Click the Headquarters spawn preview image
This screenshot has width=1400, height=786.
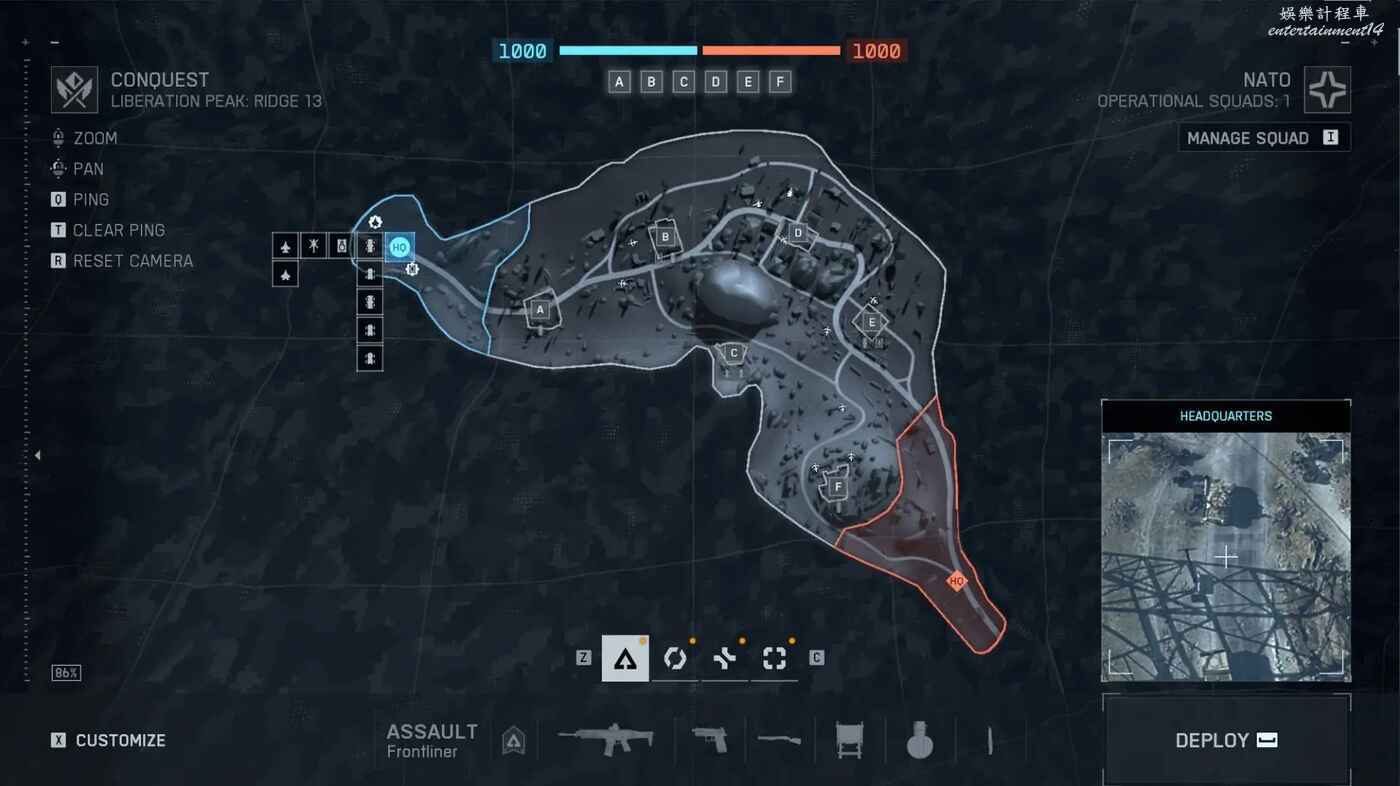click(1226, 556)
